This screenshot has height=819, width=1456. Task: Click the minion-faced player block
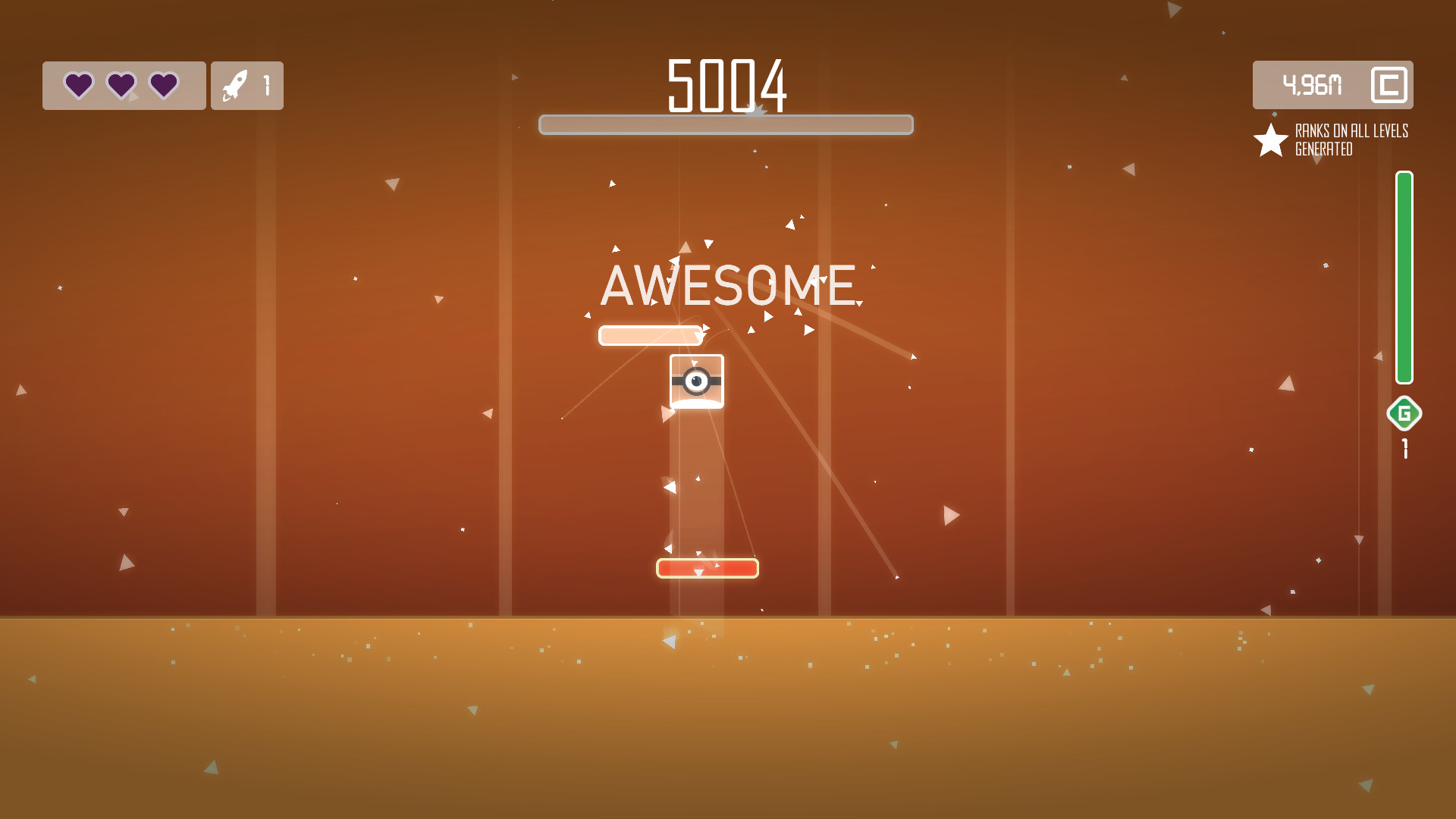(x=697, y=381)
